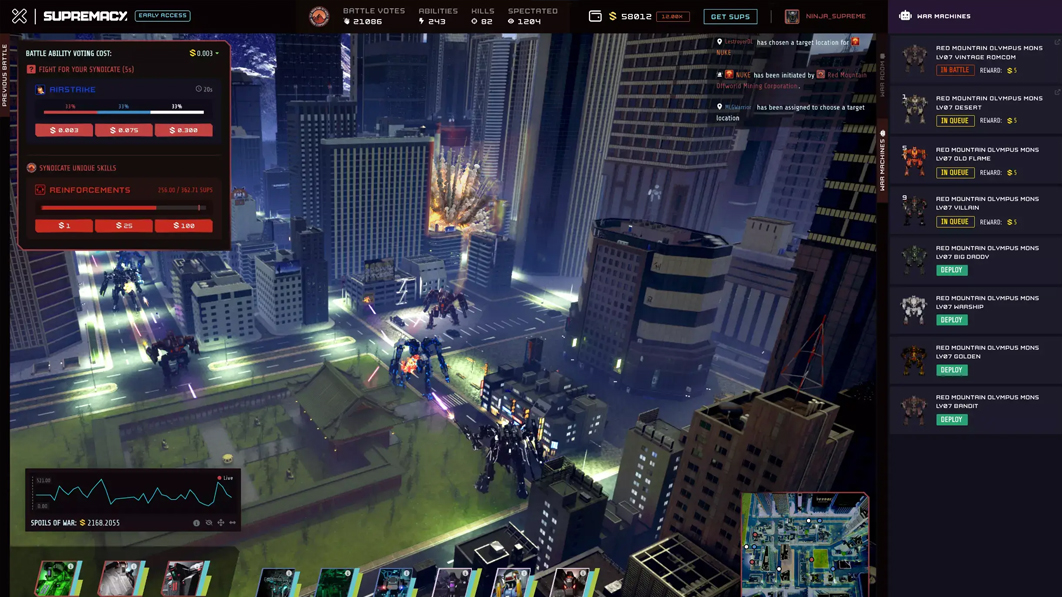Click the GET SUPS button
The width and height of the screenshot is (1062, 597).
(730, 17)
